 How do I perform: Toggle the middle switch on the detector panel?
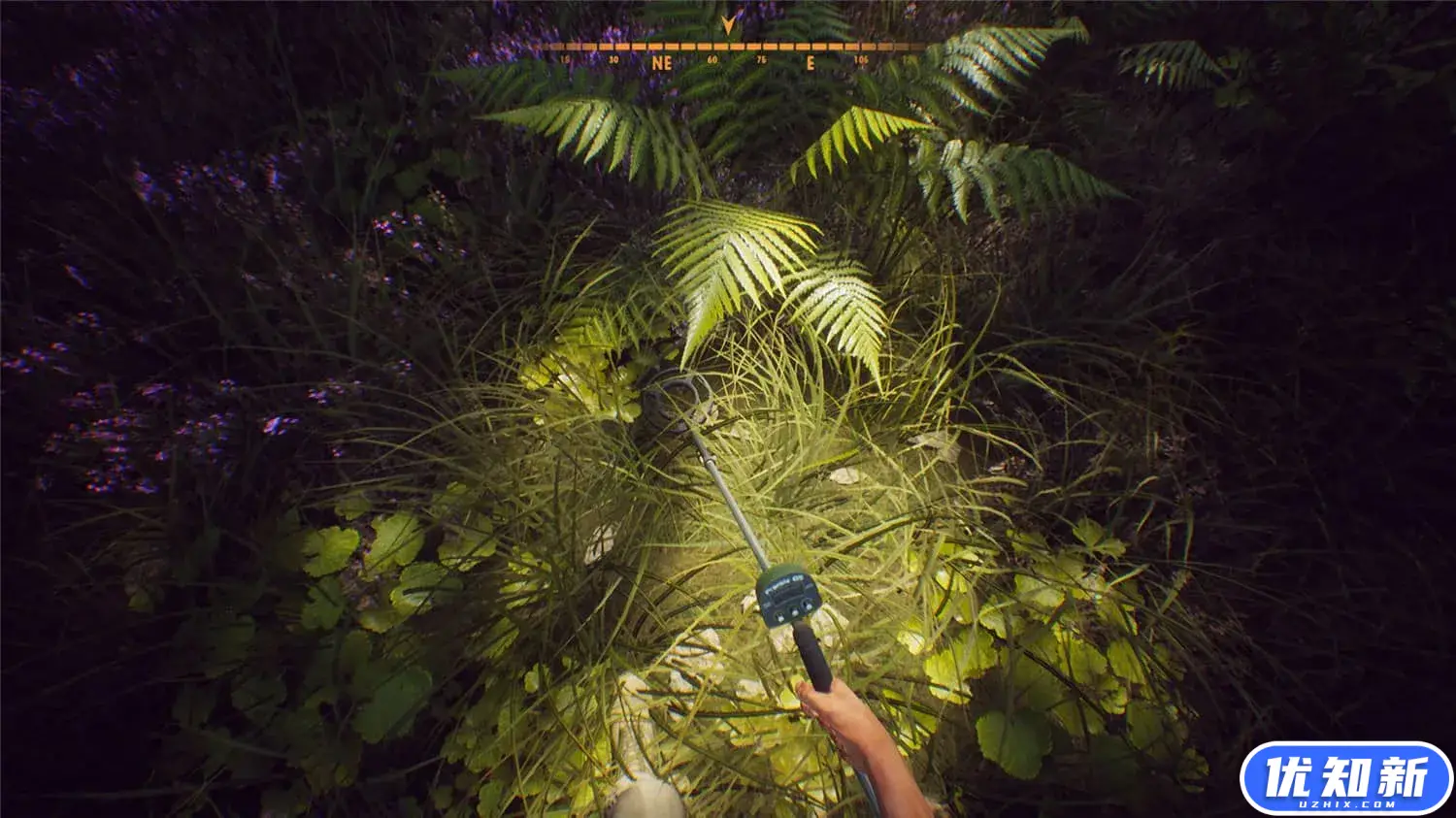tap(795, 611)
